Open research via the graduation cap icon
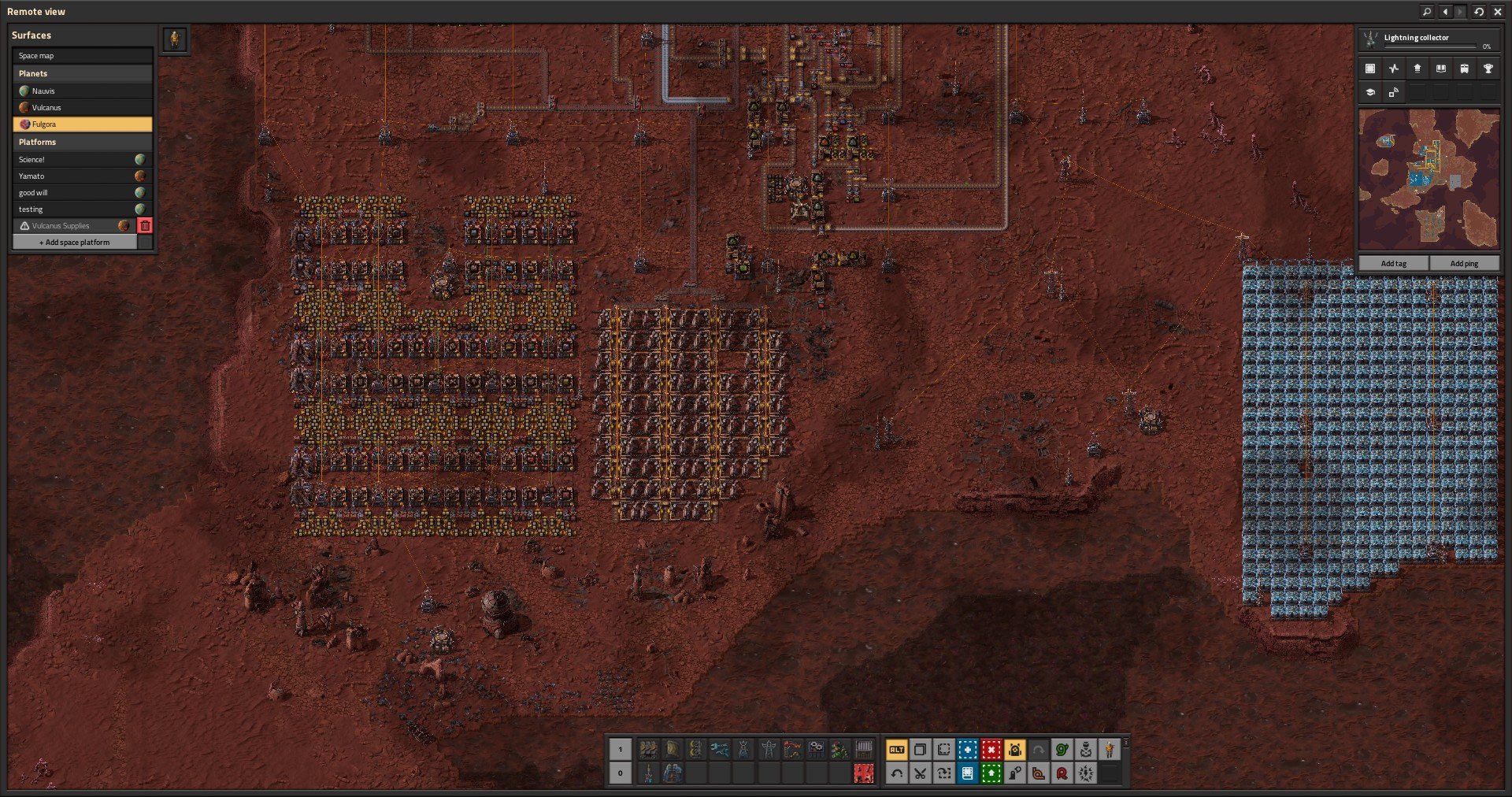 pyautogui.click(x=1370, y=92)
